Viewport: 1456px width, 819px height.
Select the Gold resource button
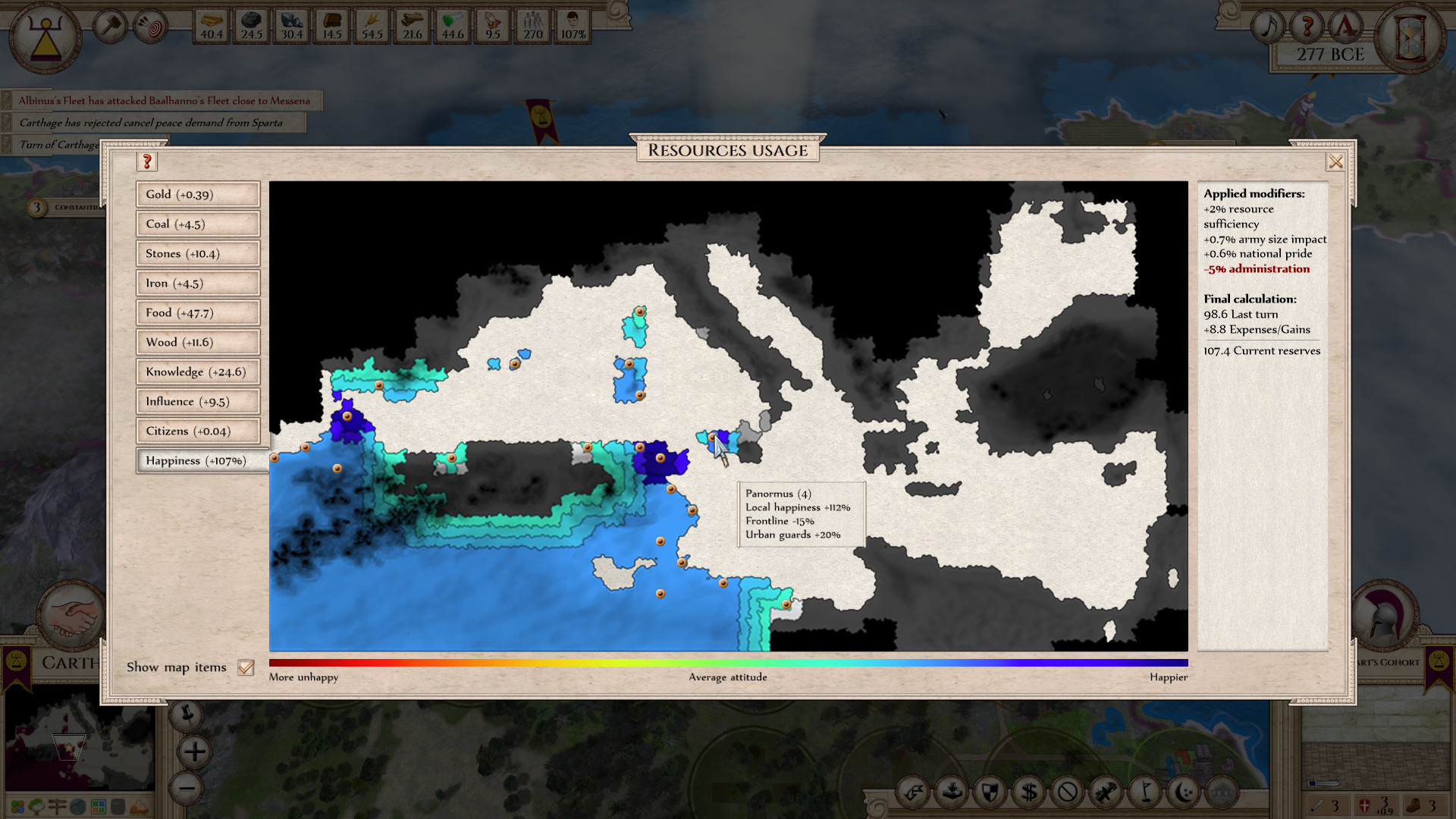pos(197,194)
